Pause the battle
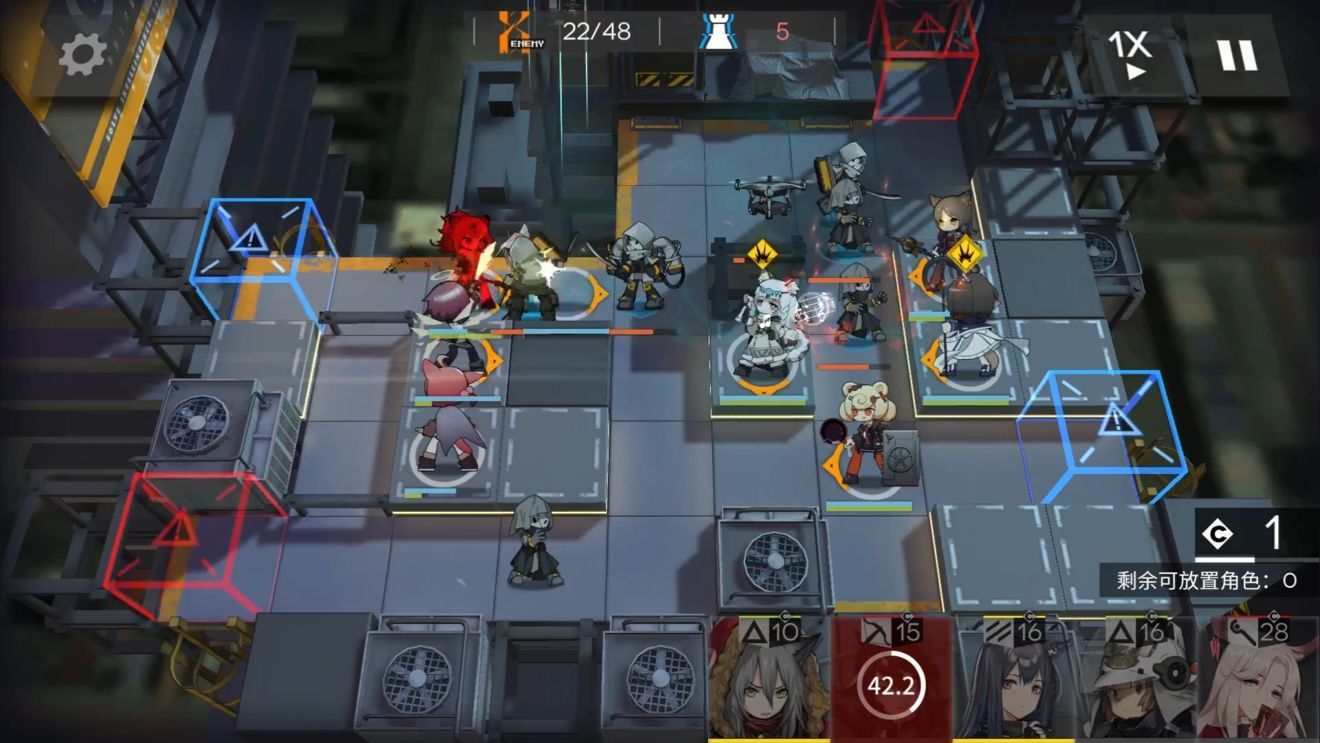Screen dimensions: 1320x743 (x=1237, y=54)
